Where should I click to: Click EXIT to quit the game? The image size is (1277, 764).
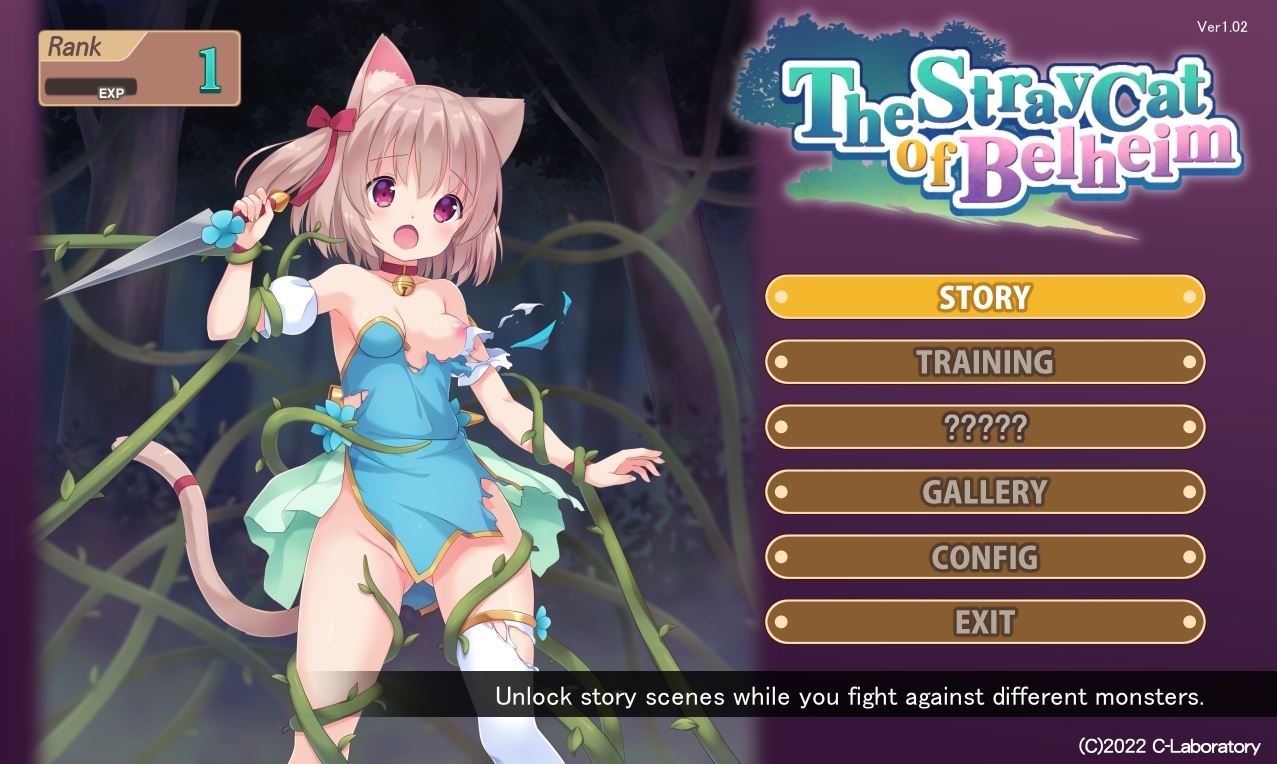pyautogui.click(x=985, y=622)
